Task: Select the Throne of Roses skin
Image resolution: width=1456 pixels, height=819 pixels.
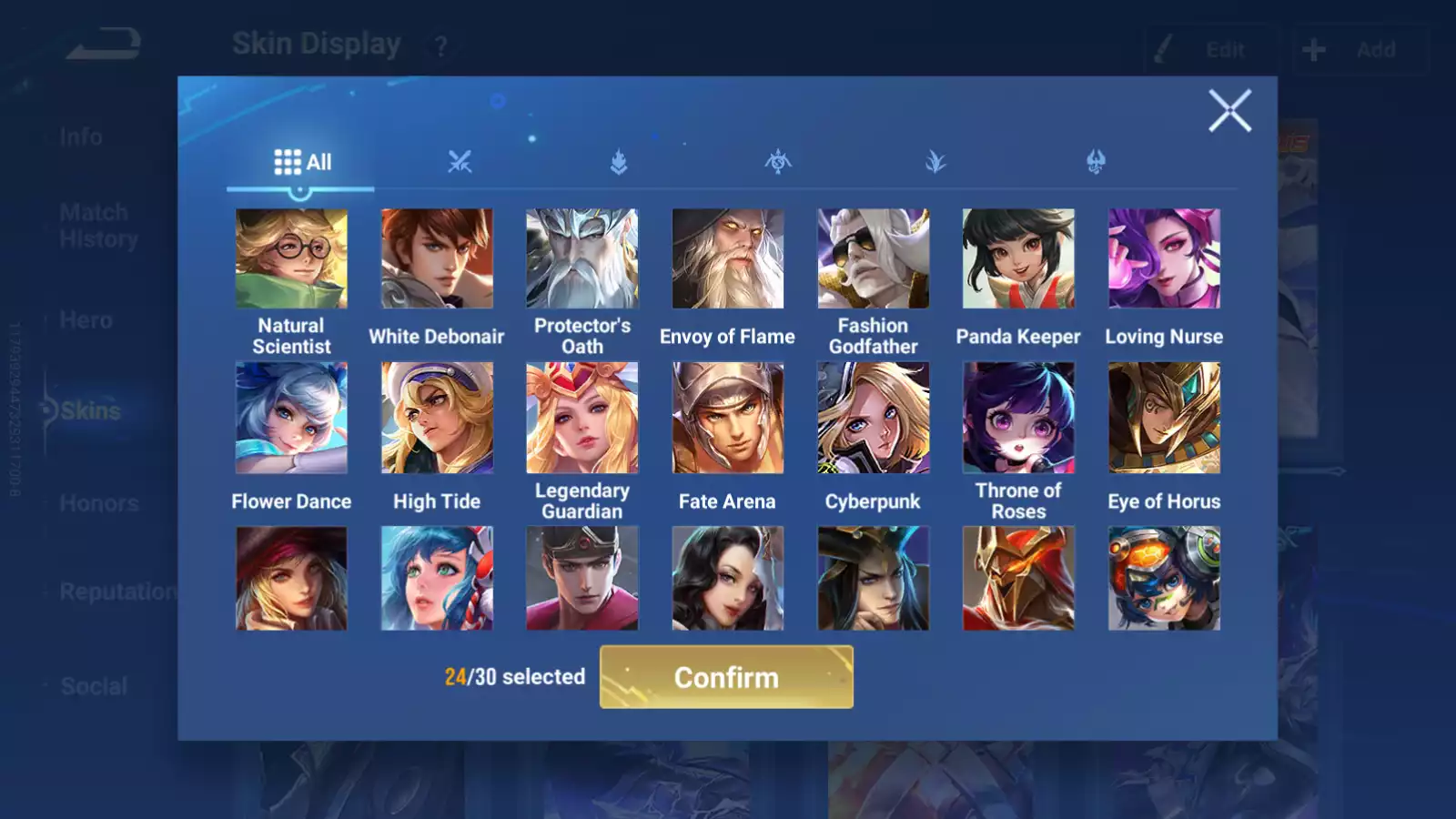Action: point(1018,419)
